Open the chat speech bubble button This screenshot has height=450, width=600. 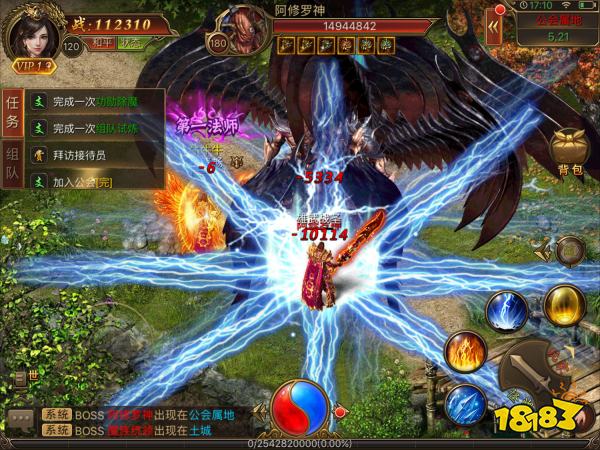click(20, 419)
